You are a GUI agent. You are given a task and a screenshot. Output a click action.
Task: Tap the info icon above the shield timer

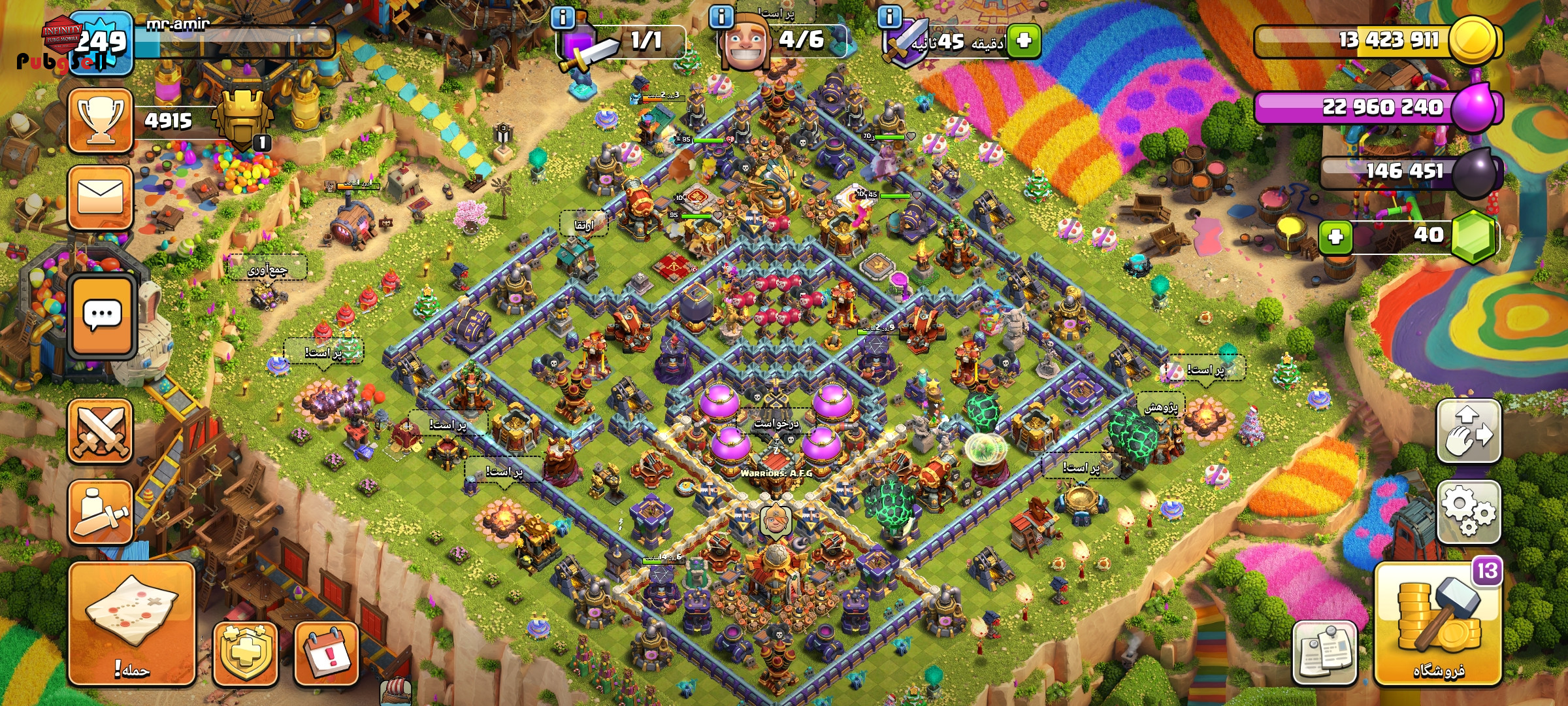click(x=889, y=16)
